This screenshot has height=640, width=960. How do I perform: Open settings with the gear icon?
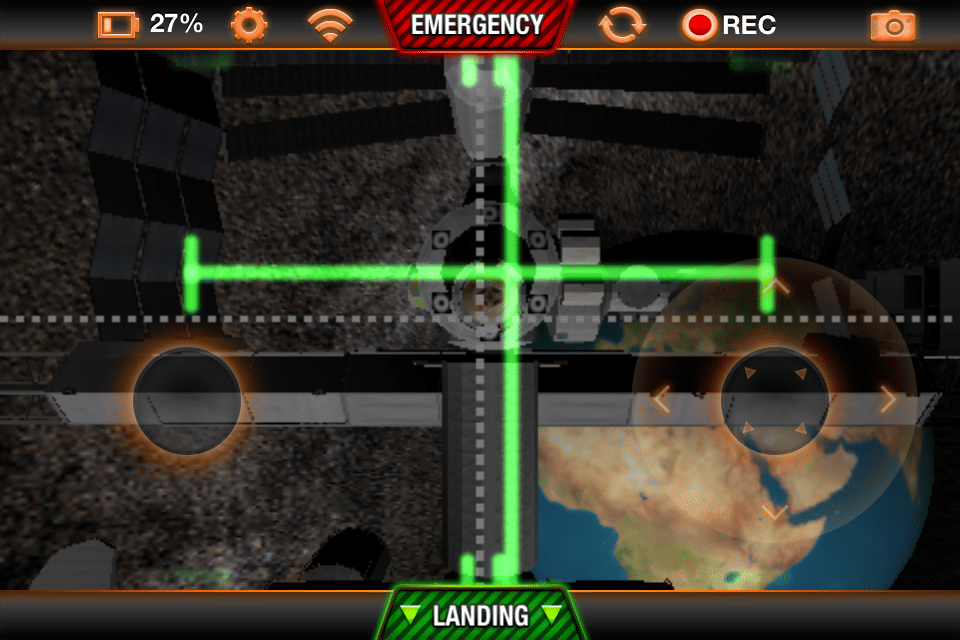coord(248,24)
